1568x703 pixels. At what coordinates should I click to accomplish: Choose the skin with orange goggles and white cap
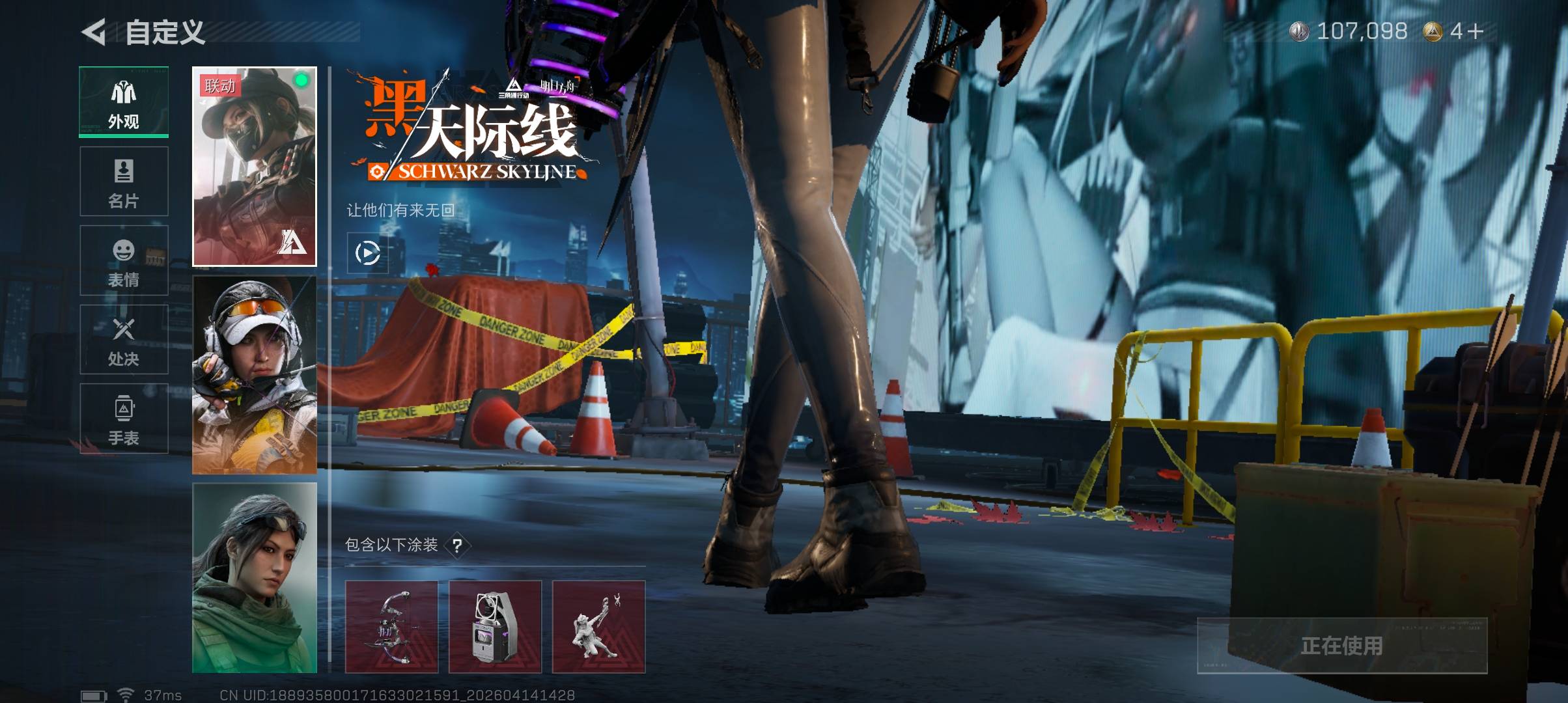click(x=255, y=375)
